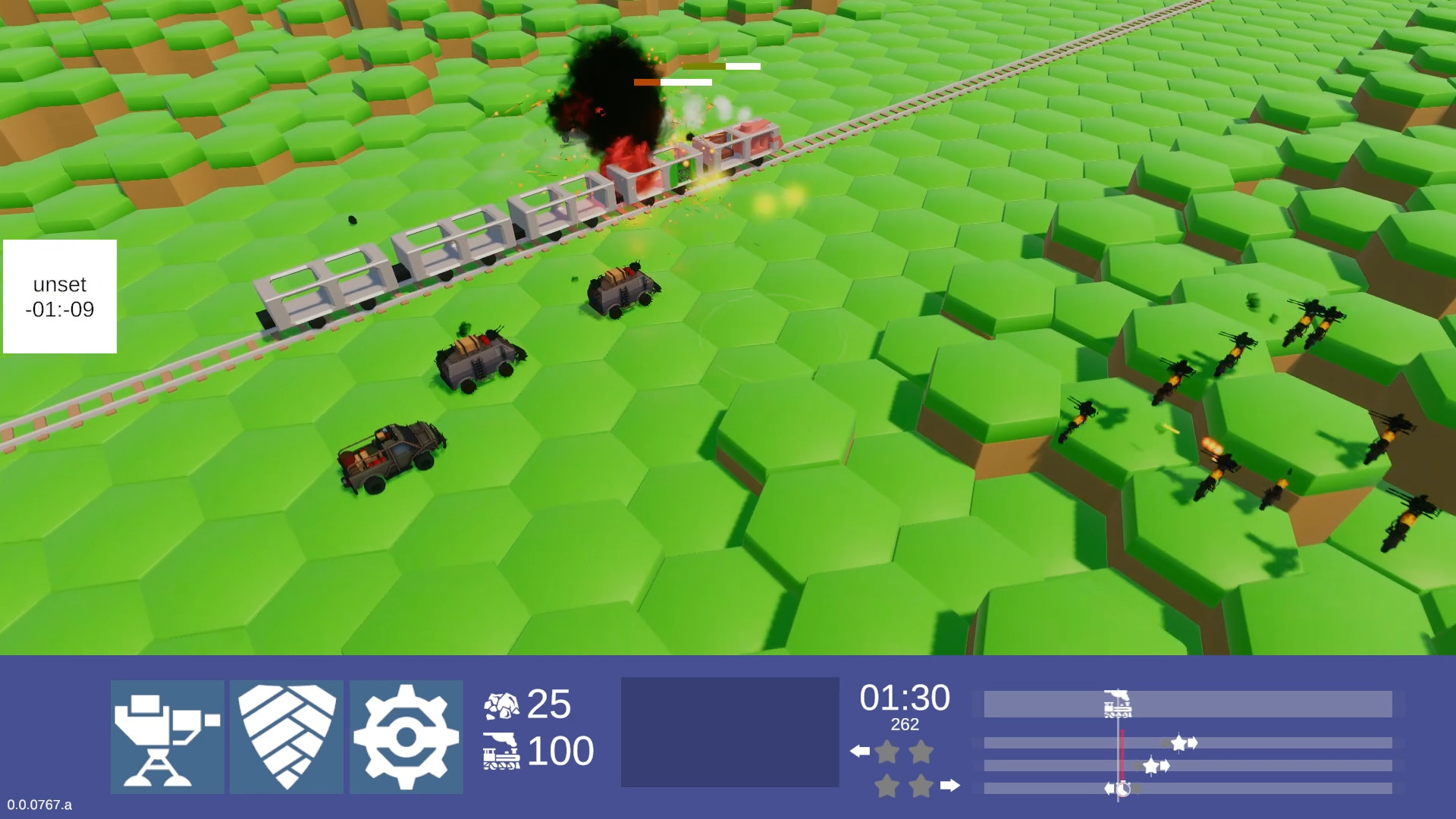
Task: Select the burning train car on the tracks
Action: (x=641, y=174)
